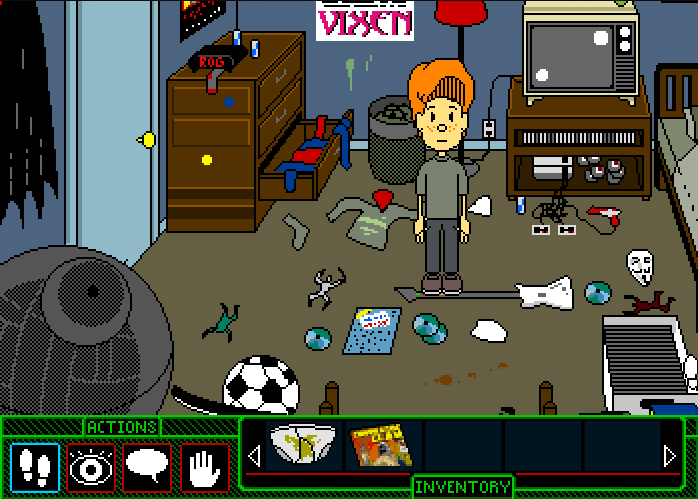
Task: Select the footprints walk action
Action: coord(34,467)
